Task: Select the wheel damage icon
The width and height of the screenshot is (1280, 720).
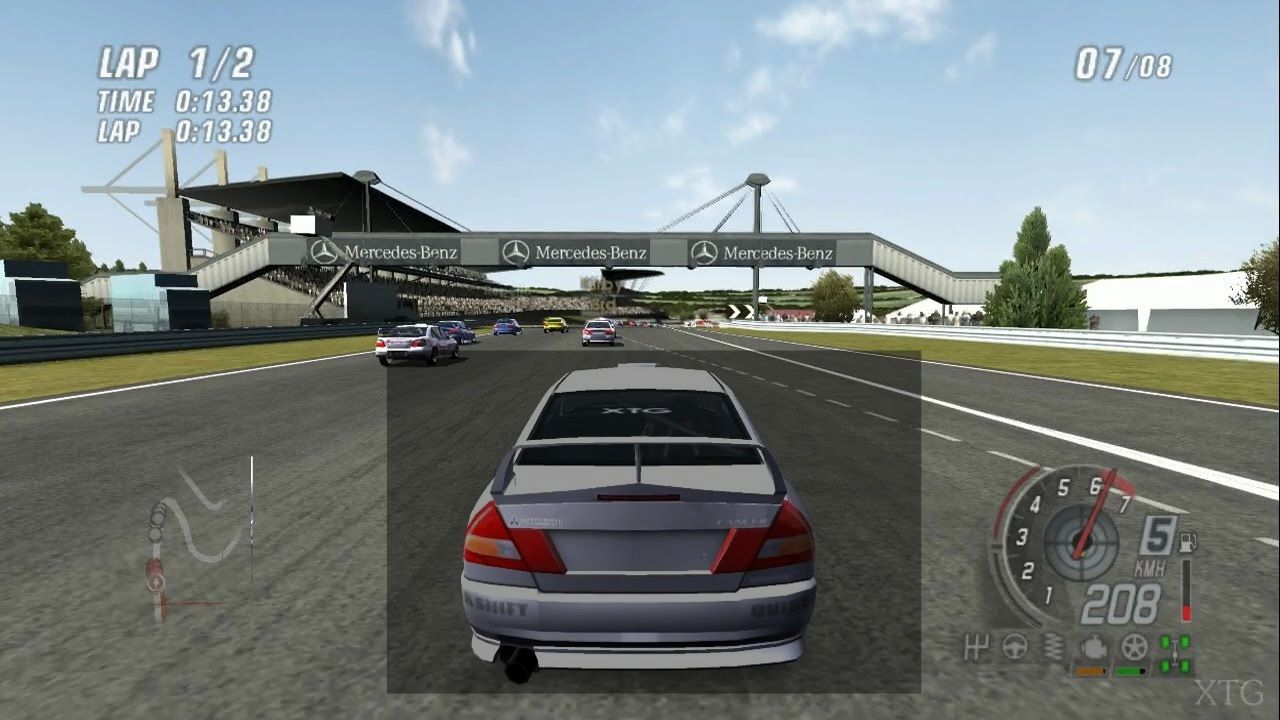Action: coord(1133,647)
